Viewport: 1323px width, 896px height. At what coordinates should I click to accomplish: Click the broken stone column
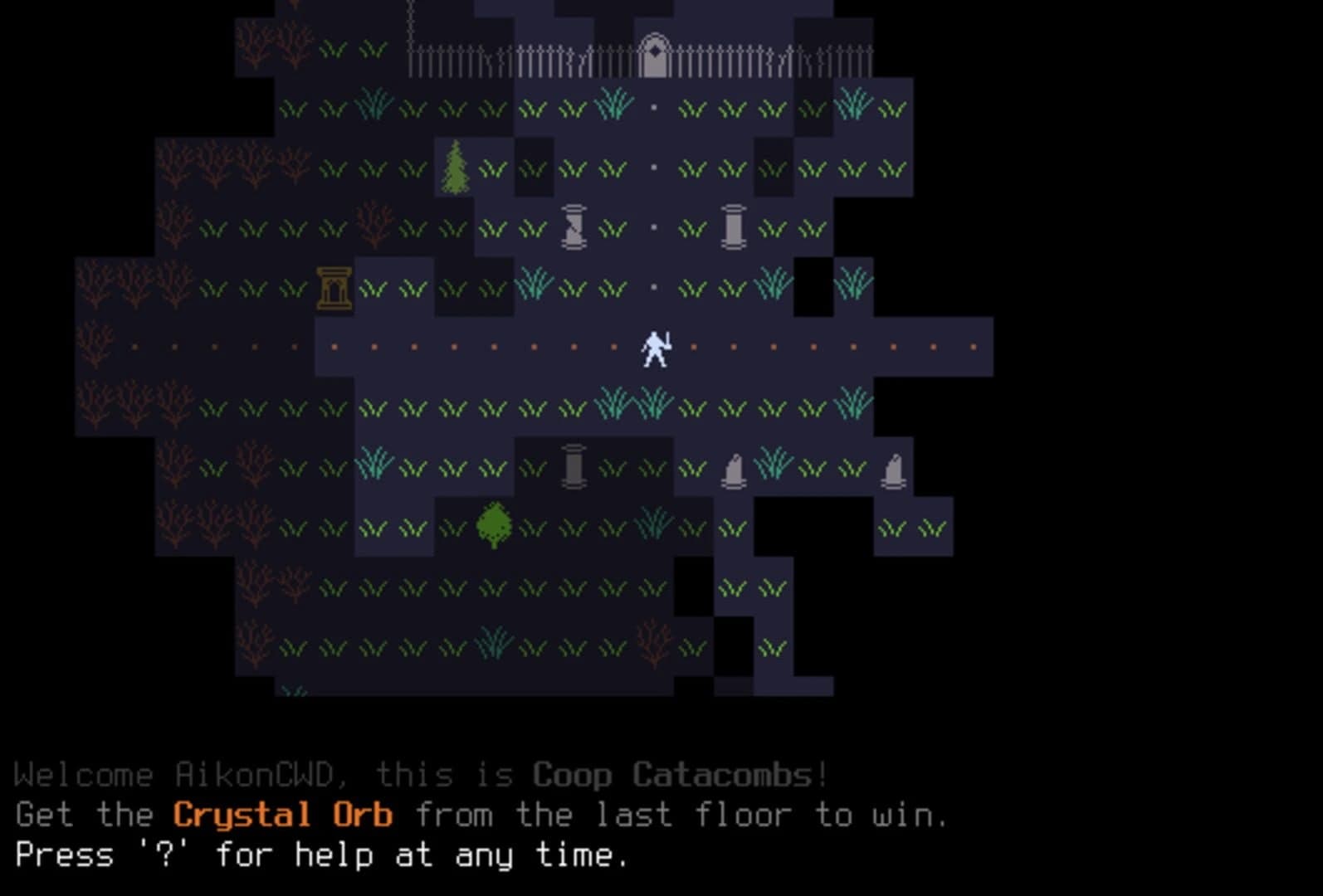[x=574, y=227]
